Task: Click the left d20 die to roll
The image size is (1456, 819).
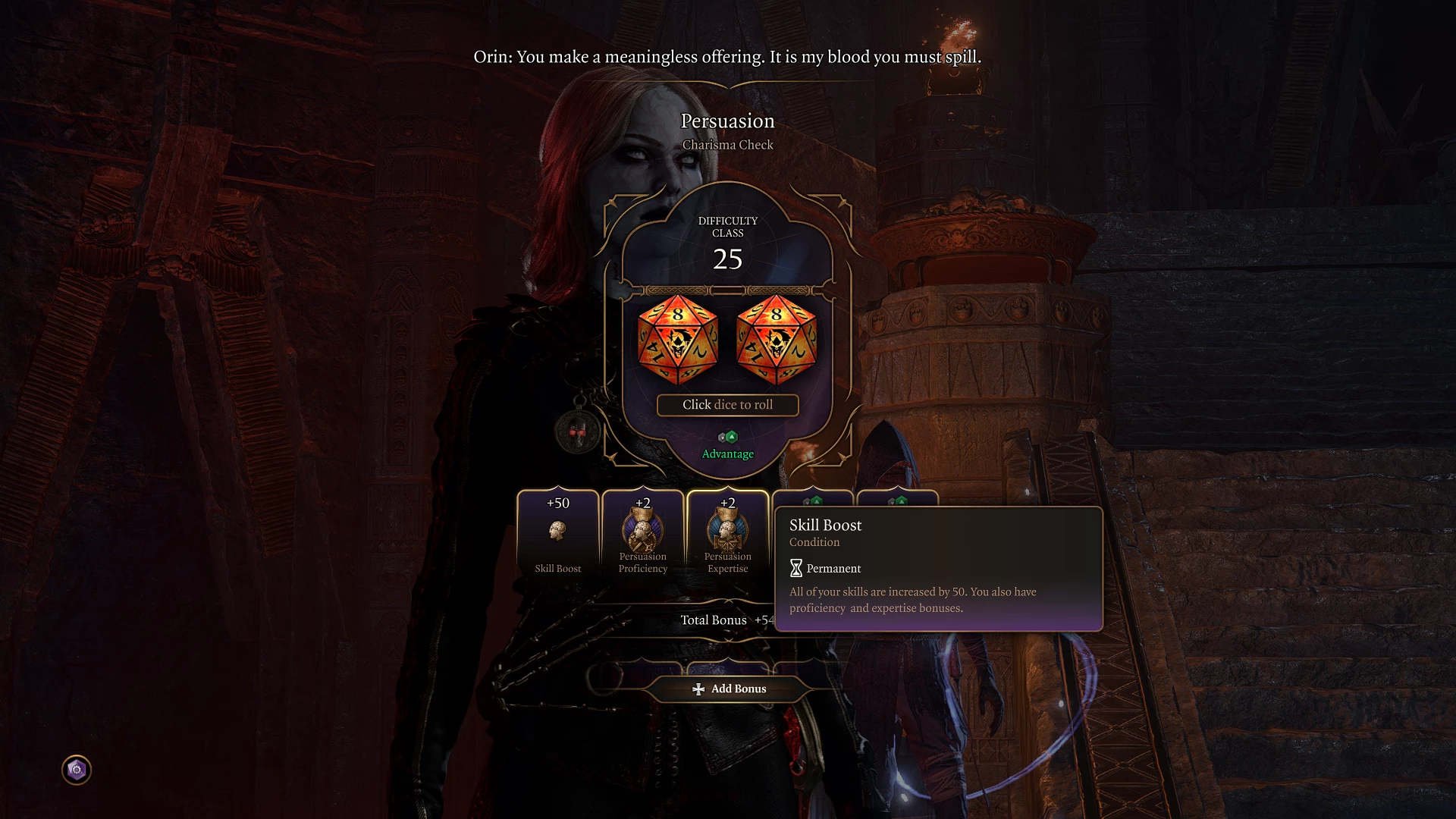Action: [677, 340]
